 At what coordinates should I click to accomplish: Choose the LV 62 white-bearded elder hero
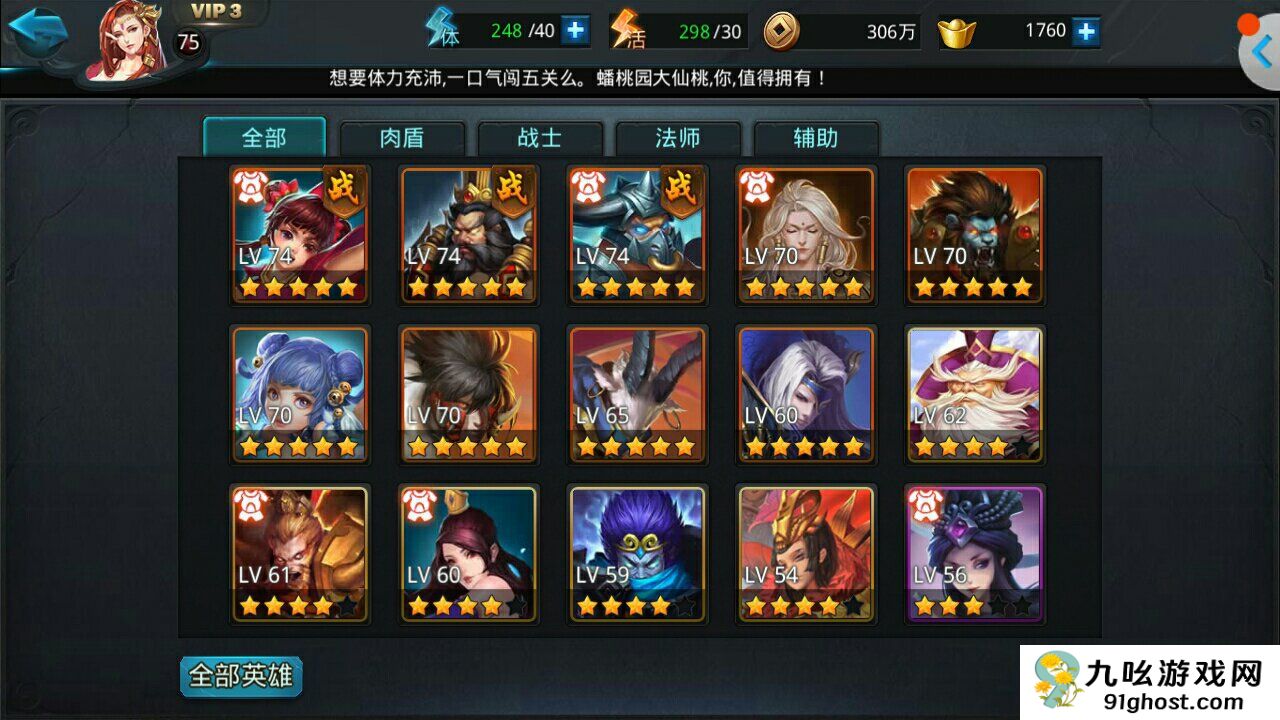pos(975,394)
